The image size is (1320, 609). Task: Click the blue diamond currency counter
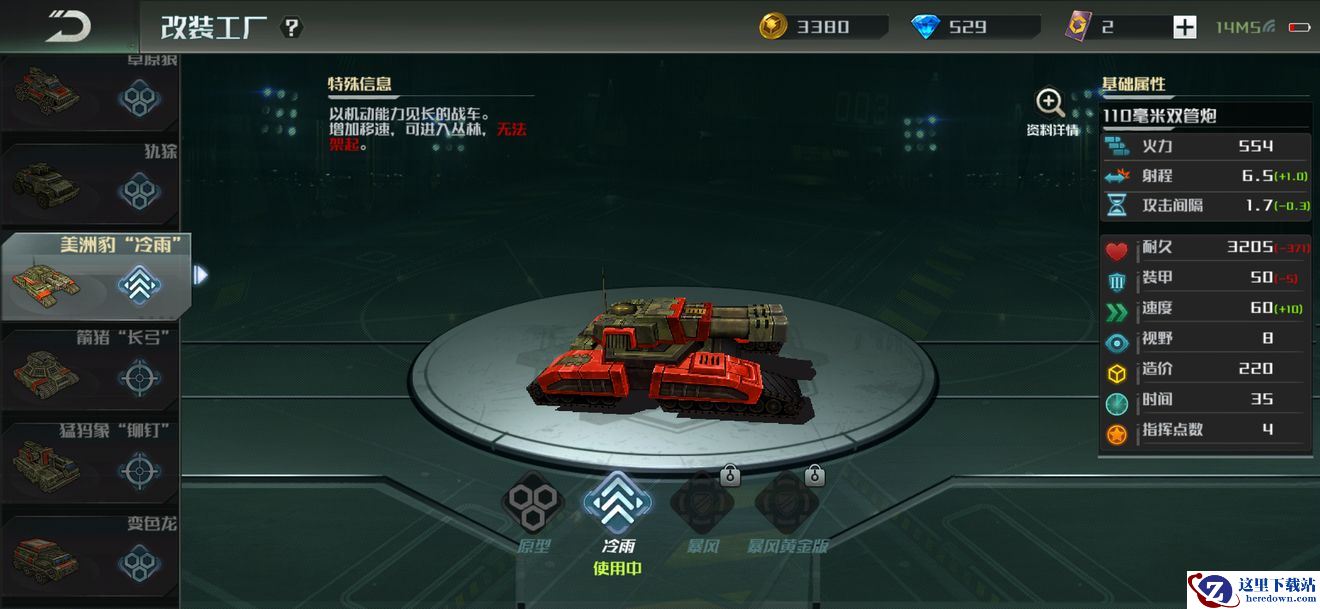975,27
